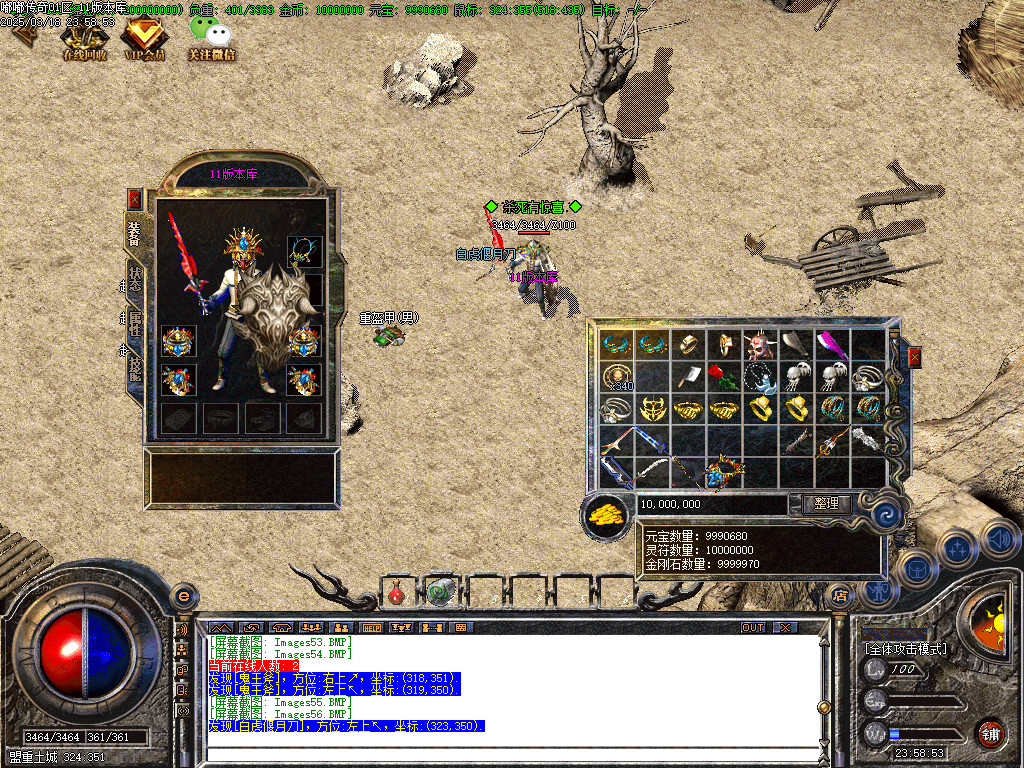Screen dimensions: 1024x768
Task: Click the HELP button on chat toolbar
Action: (372, 627)
